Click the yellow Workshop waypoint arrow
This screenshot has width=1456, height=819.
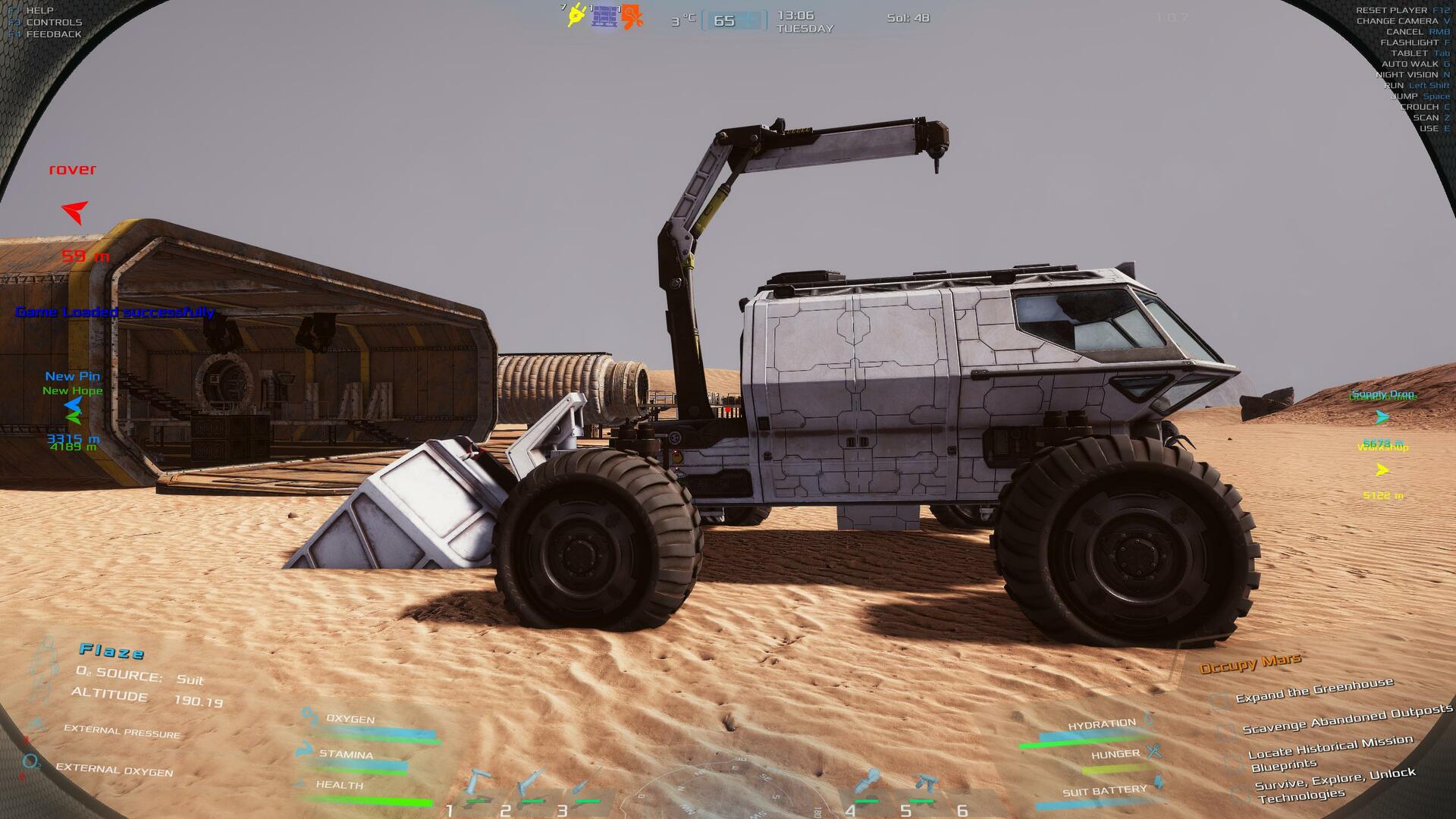1382,470
